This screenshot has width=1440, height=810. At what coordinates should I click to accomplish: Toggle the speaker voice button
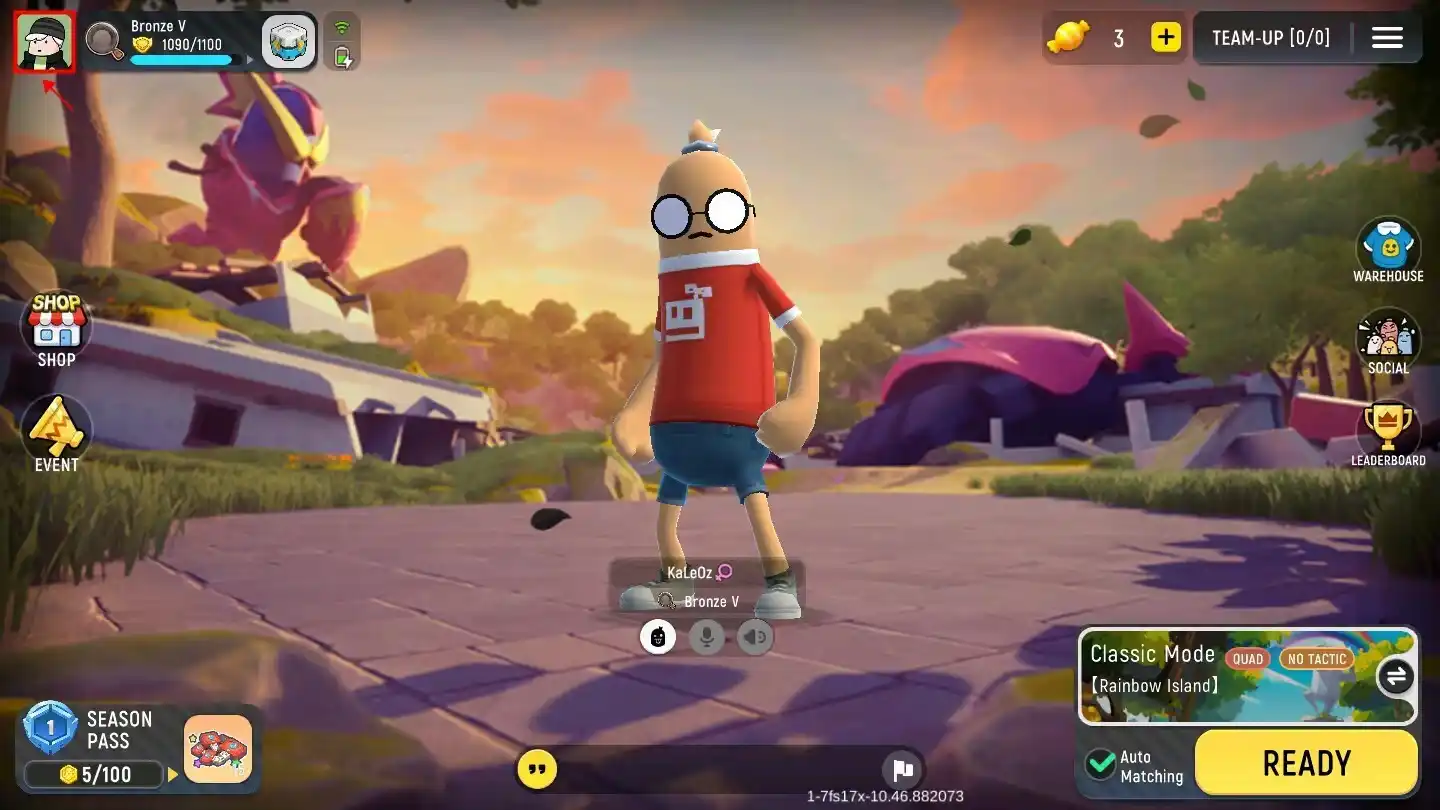(755, 637)
